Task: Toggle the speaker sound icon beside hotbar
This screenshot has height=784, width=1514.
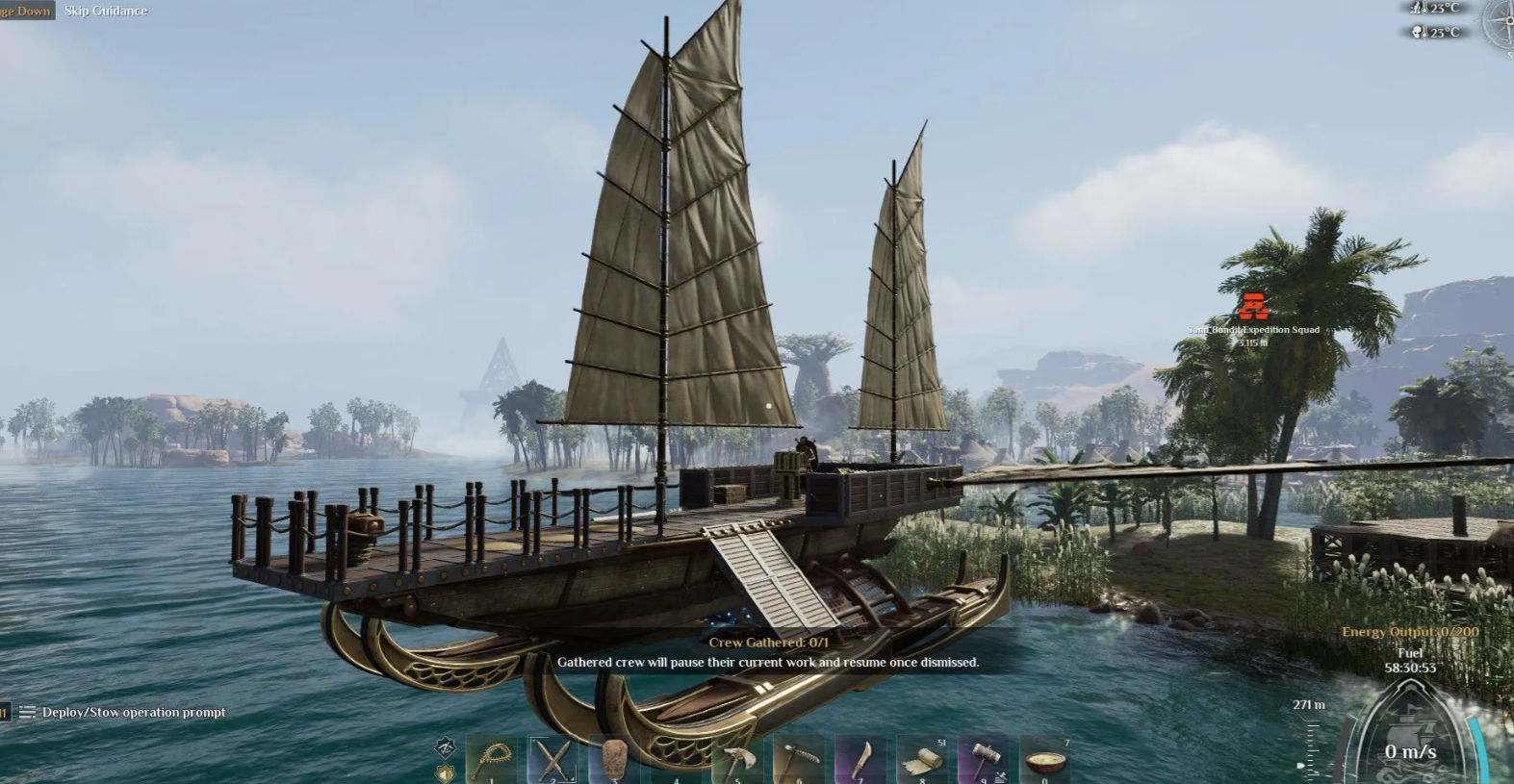Action: click(x=445, y=773)
